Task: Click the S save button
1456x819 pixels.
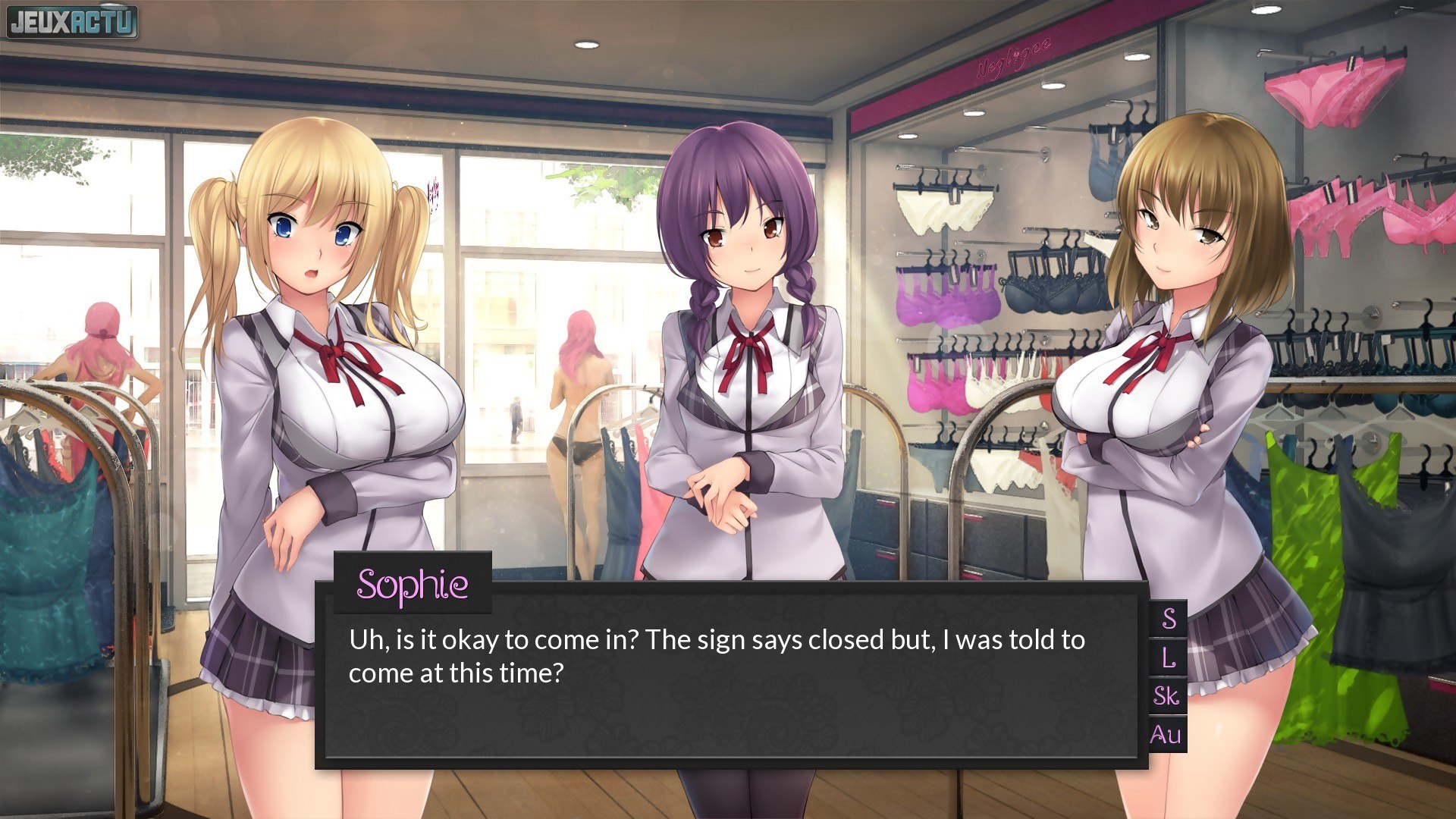Action: 1169,619
